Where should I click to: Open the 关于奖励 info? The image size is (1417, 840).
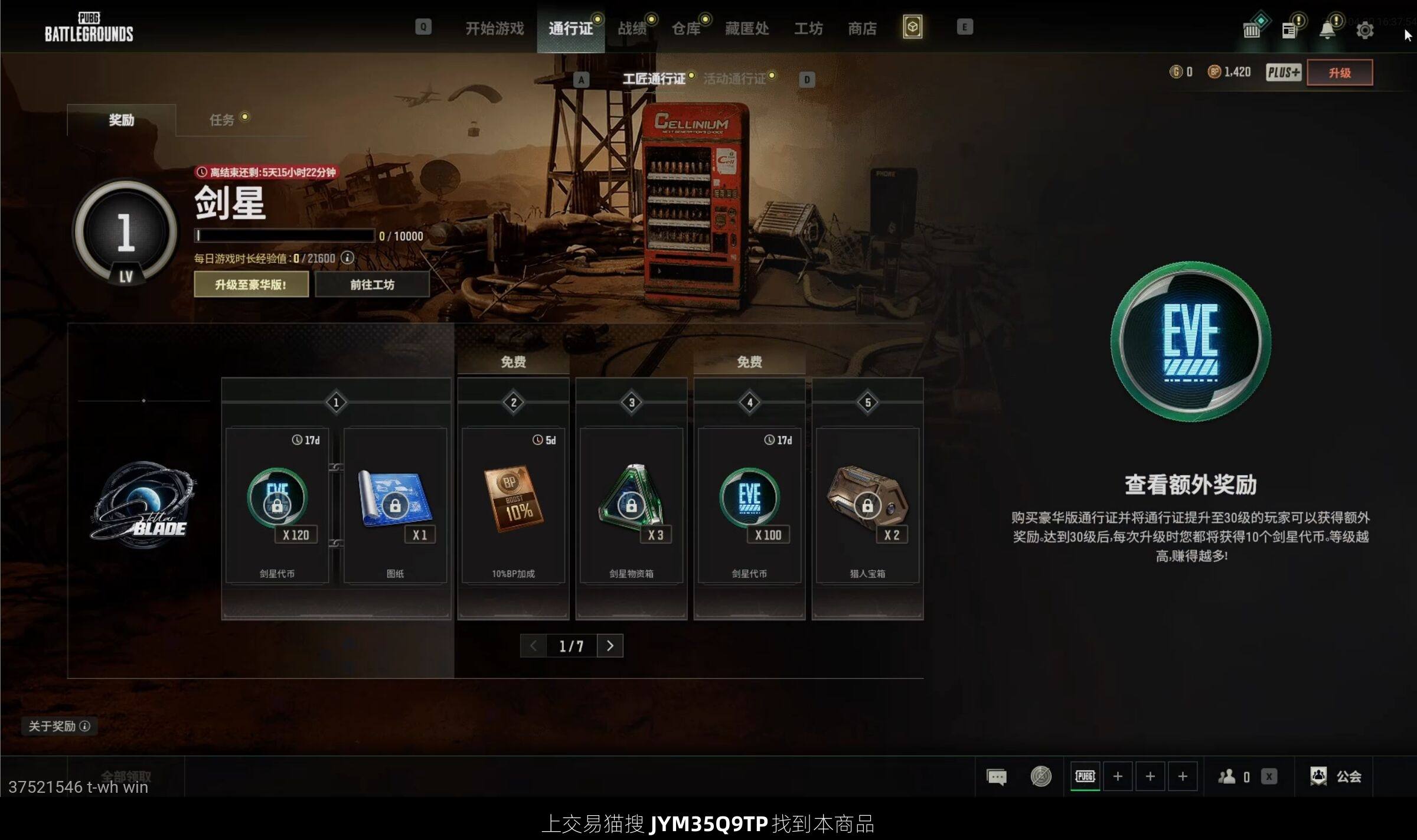[x=59, y=726]
